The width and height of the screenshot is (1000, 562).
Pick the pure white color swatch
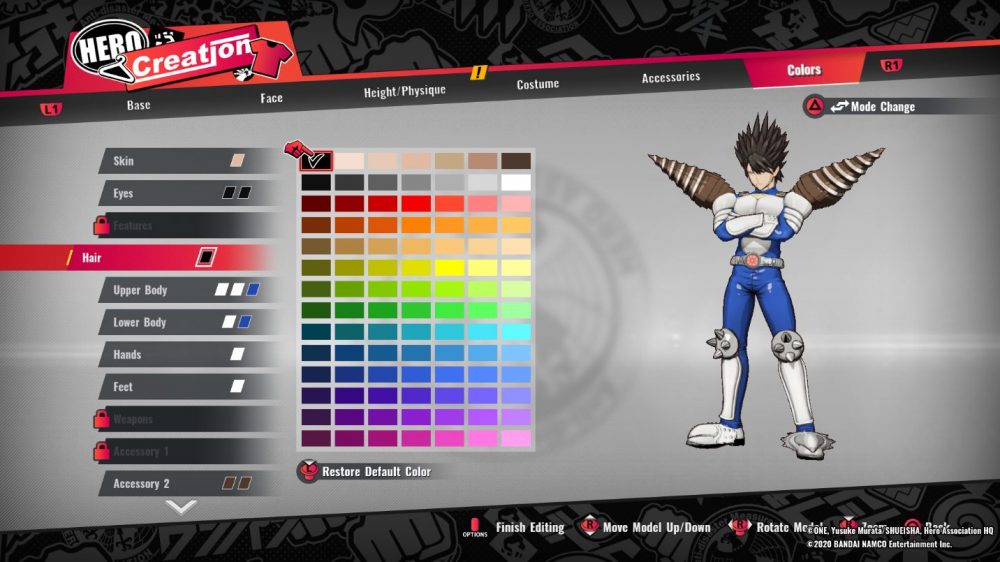coord(516,182)
